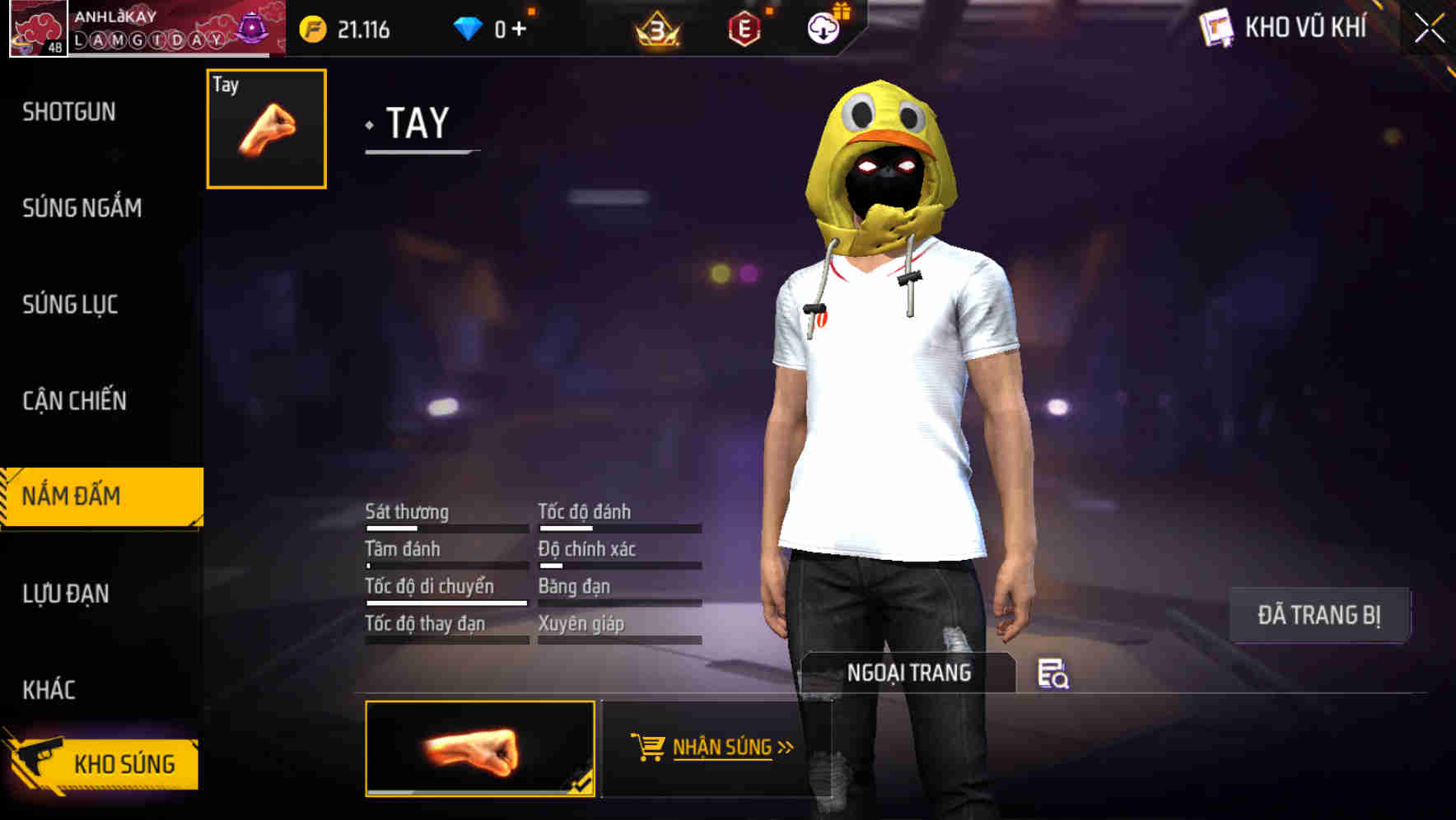The width and height of the screenshot is (1456, 820).
Task: Open the cloud gift download icon
Action: pyautogui.click(x=822, y=27)
